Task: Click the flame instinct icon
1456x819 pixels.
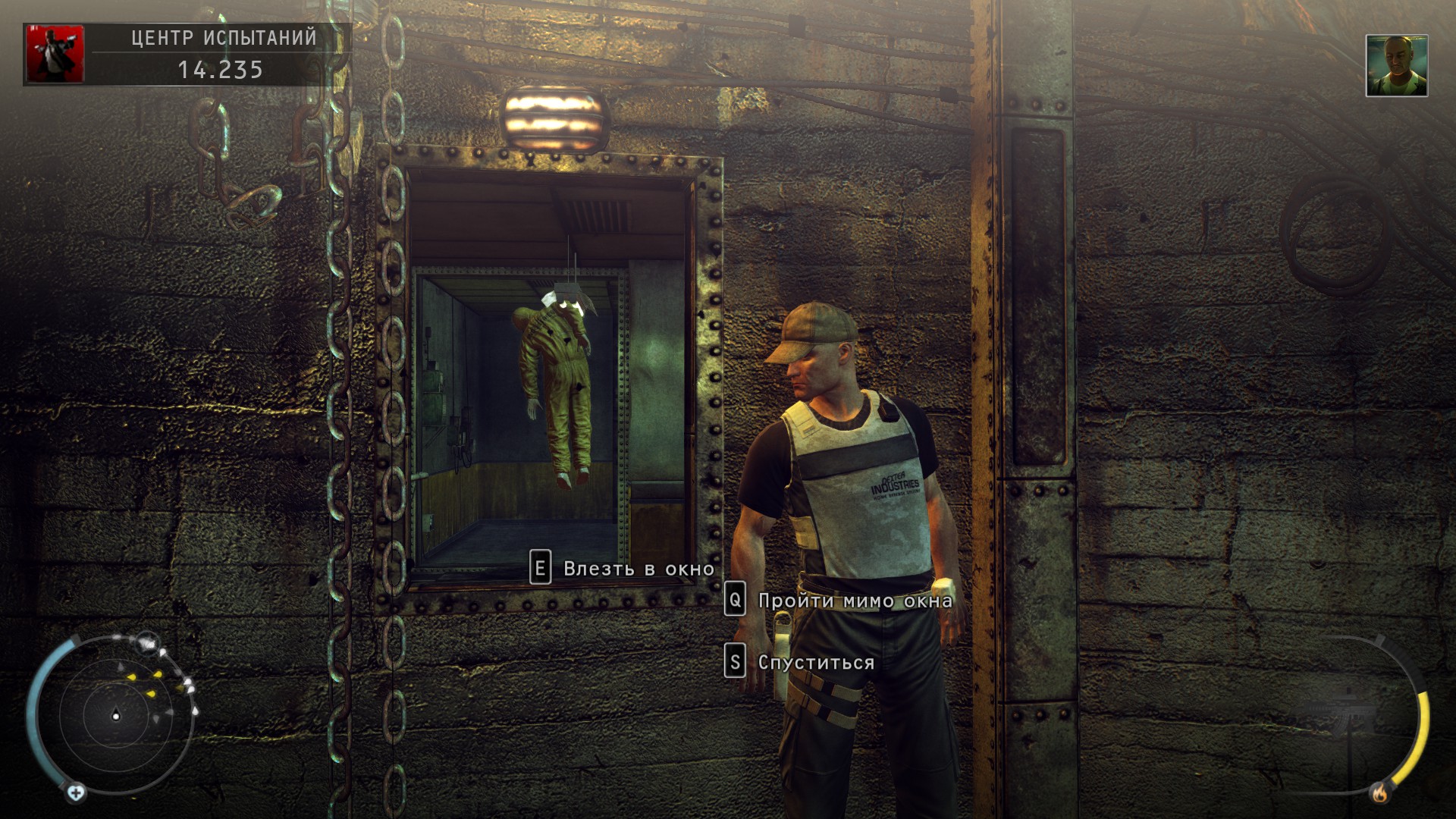Action: [1379, 793]
